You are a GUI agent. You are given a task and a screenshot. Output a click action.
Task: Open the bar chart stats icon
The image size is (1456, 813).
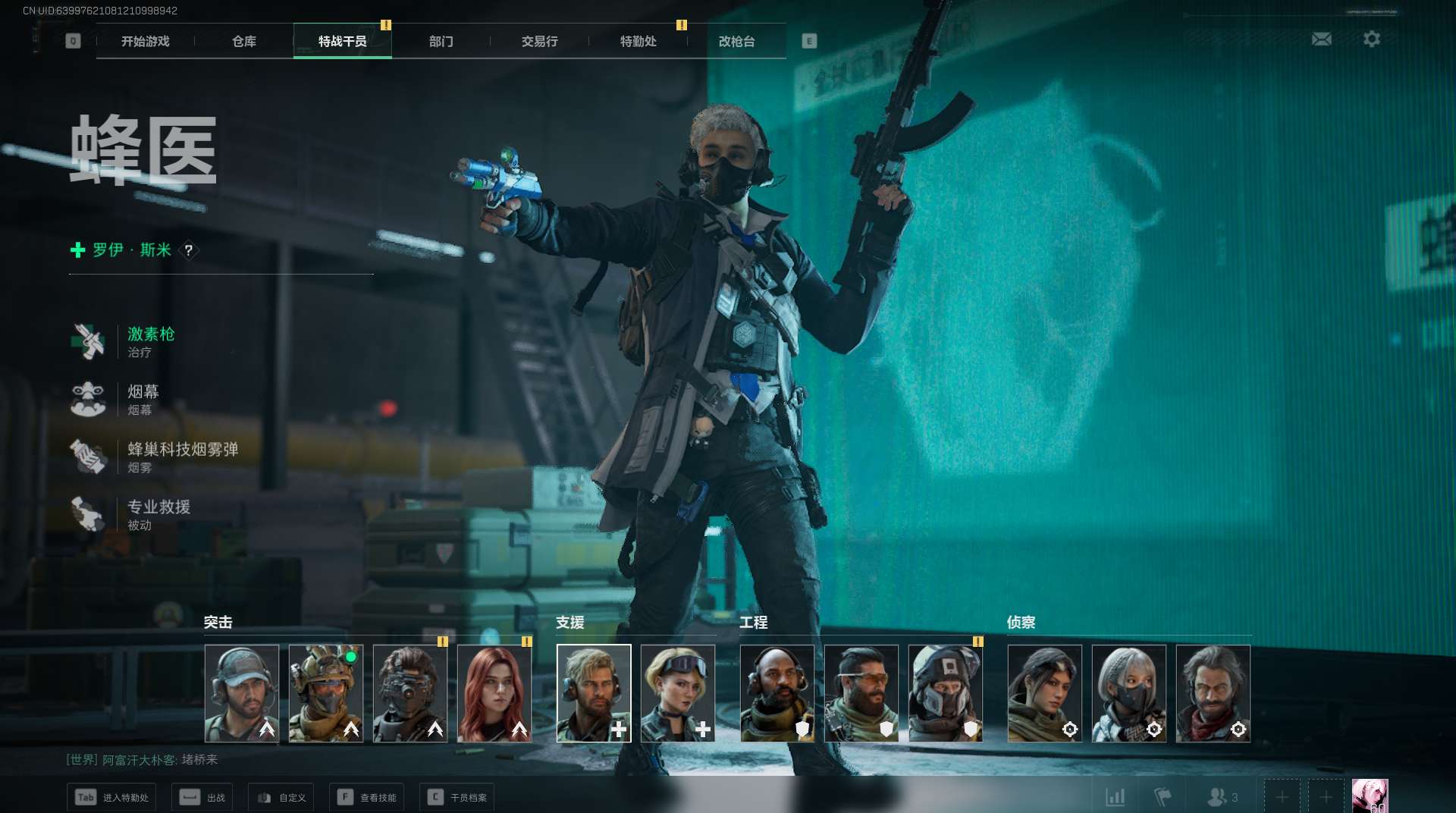(x=1115, y=797)
